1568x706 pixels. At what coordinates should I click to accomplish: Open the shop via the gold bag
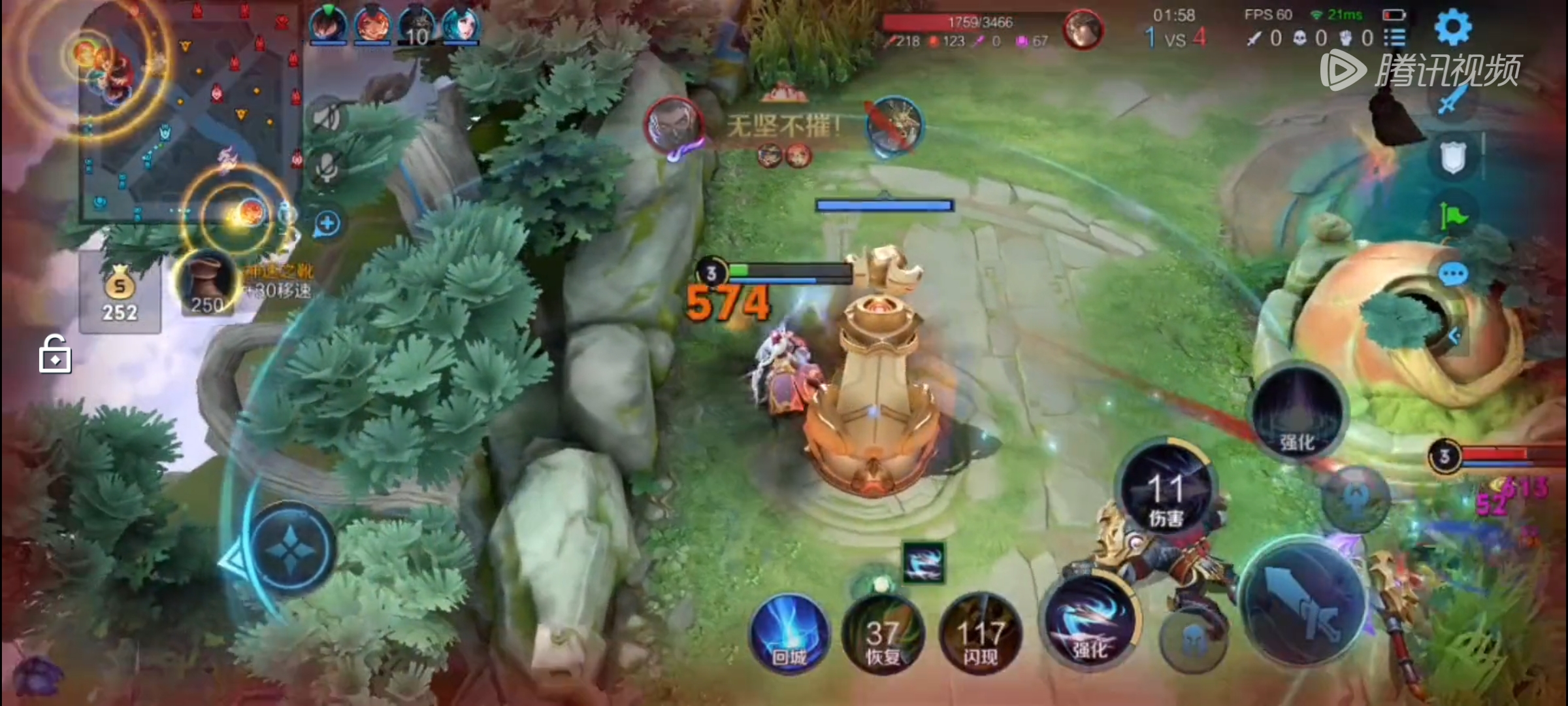120,294
